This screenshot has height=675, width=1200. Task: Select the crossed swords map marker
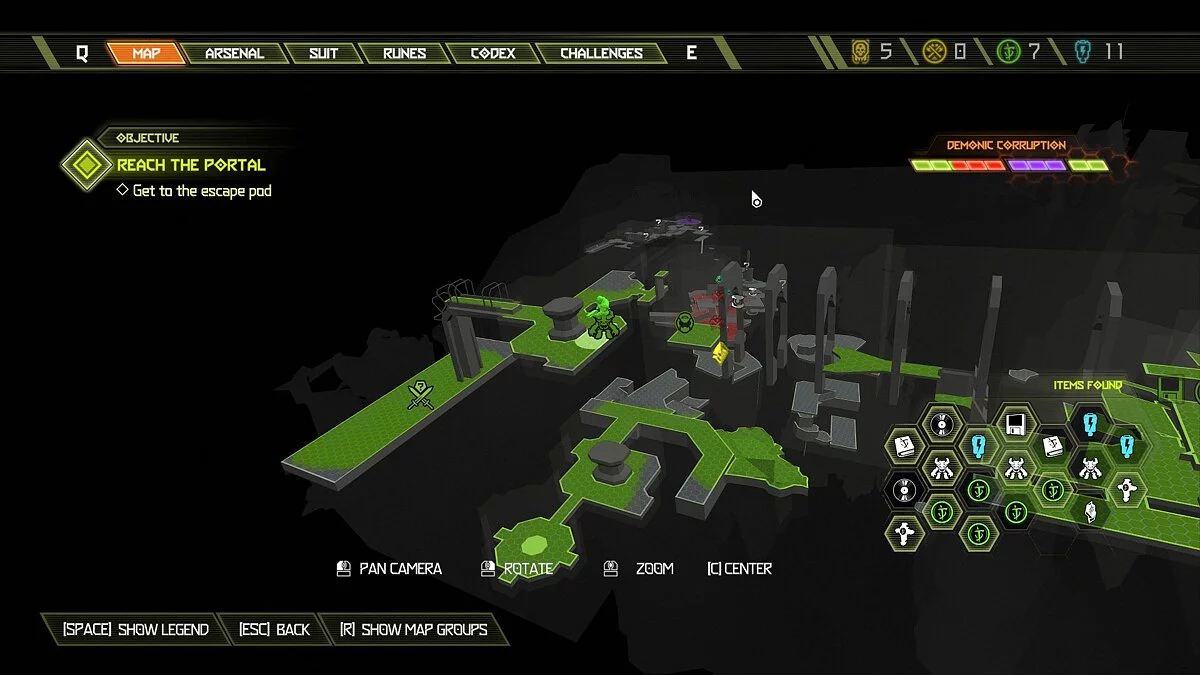422,396
